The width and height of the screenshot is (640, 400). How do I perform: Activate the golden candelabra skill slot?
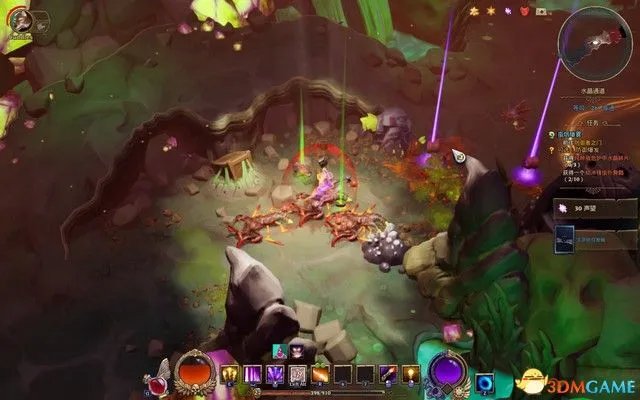[x=230, y=374]
